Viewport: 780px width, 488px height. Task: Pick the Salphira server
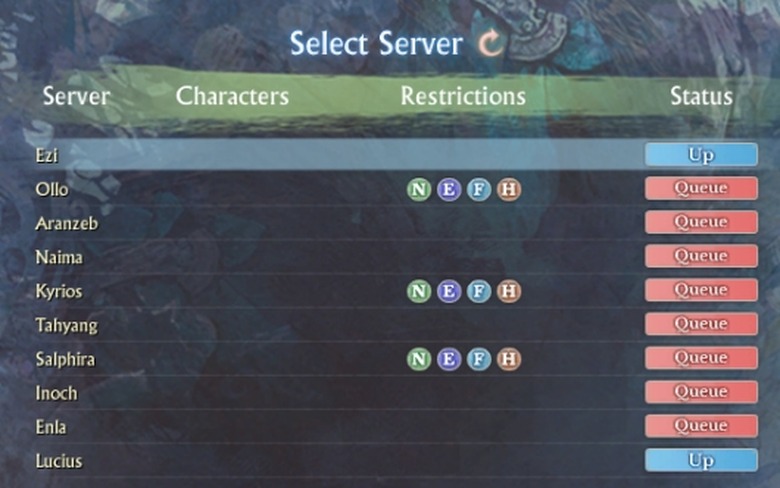(x=64, y=359)
